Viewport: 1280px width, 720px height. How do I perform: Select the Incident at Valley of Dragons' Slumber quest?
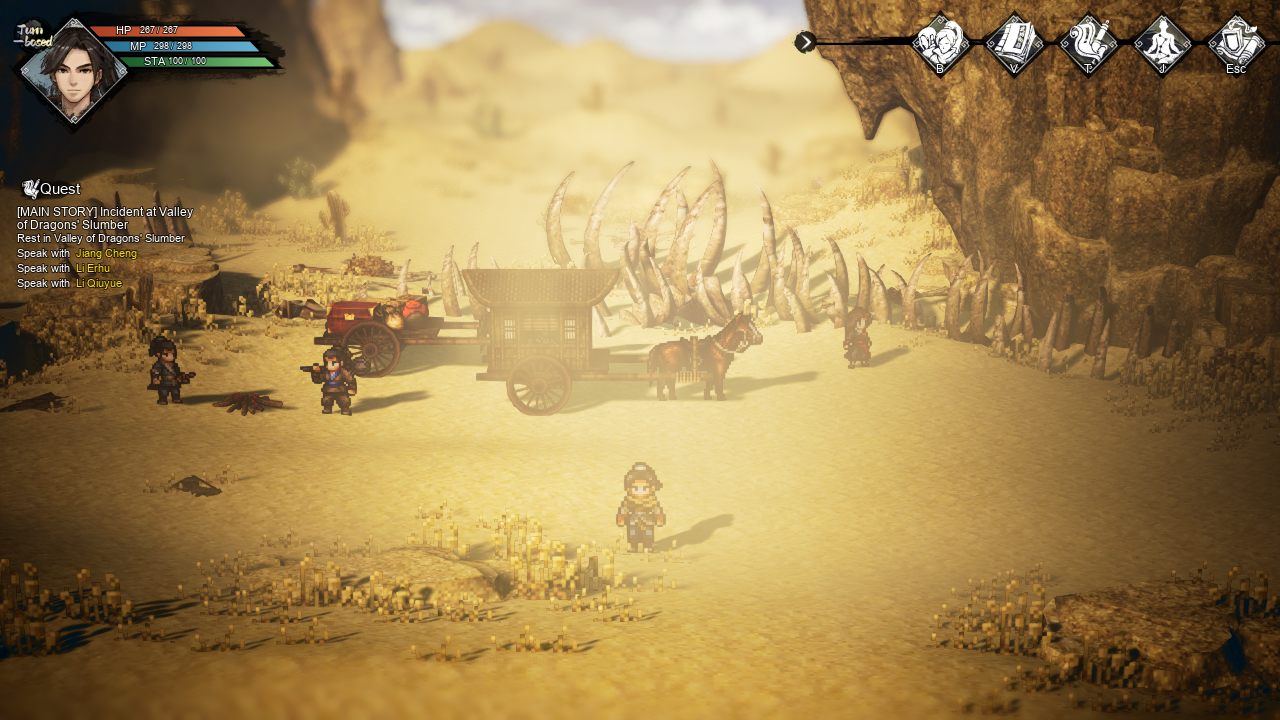click(x=104, y=218)
